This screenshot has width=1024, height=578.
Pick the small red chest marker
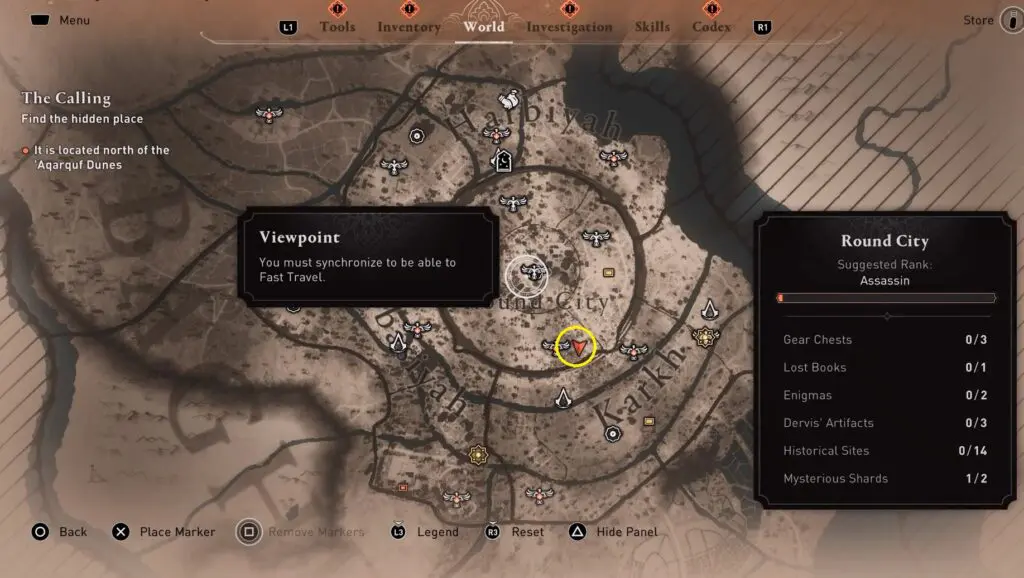tap(402, 487)
